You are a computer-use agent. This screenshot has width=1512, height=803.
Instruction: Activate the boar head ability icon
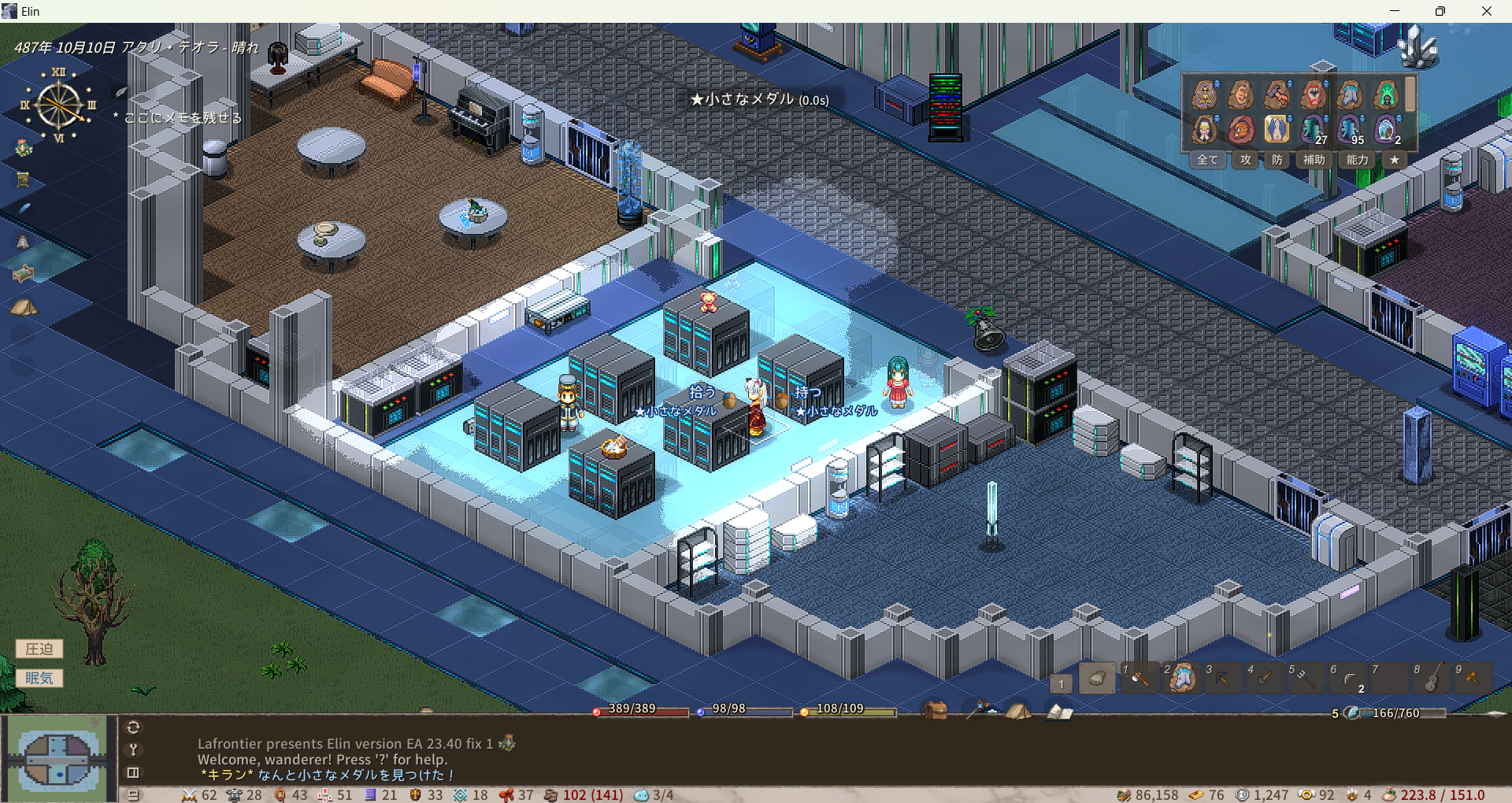(1241, 129)
